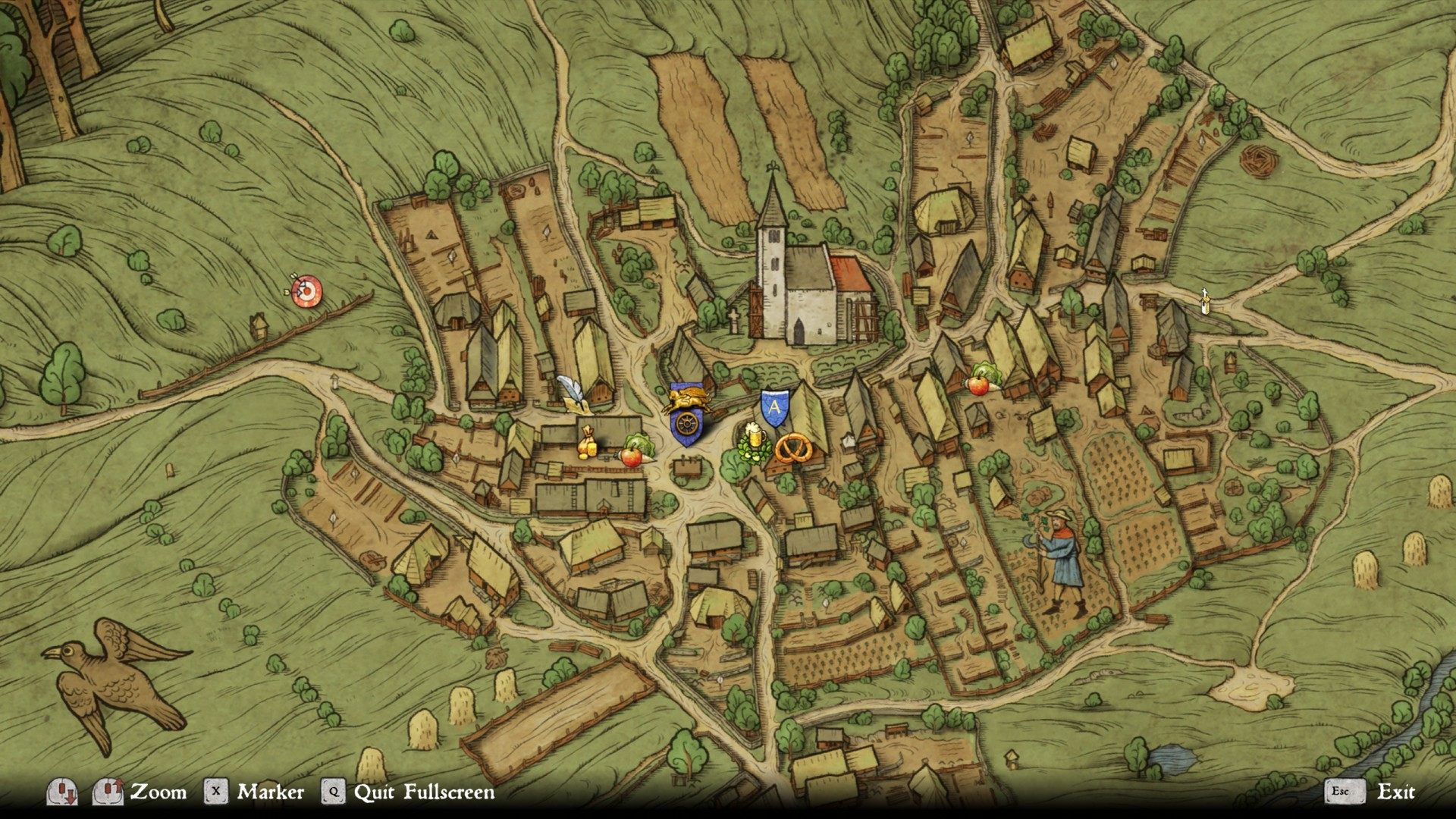Click the white wayside shrine marker

click(1203, 301)
